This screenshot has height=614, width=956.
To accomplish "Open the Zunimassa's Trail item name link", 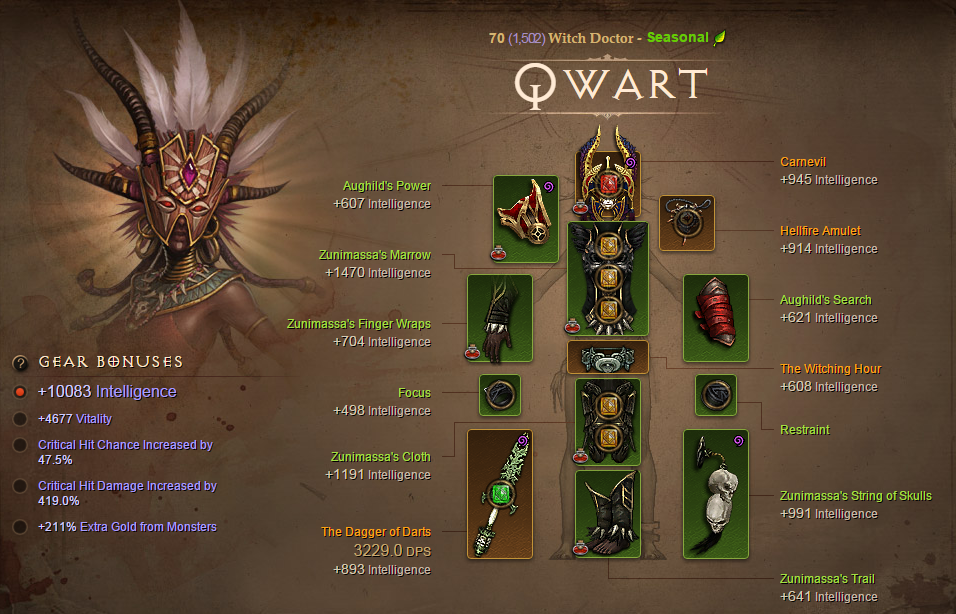I will pos(827,579).
